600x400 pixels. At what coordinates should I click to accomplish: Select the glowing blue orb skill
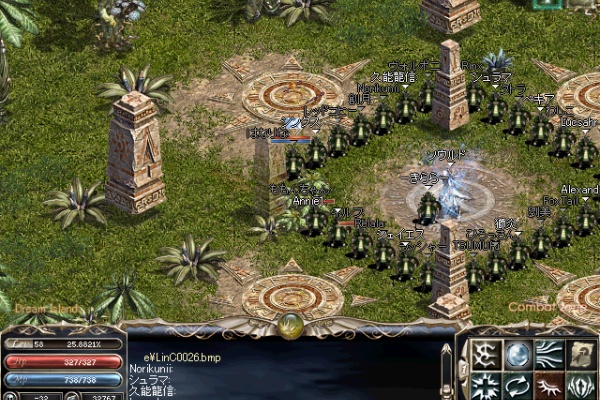(516, 355)
